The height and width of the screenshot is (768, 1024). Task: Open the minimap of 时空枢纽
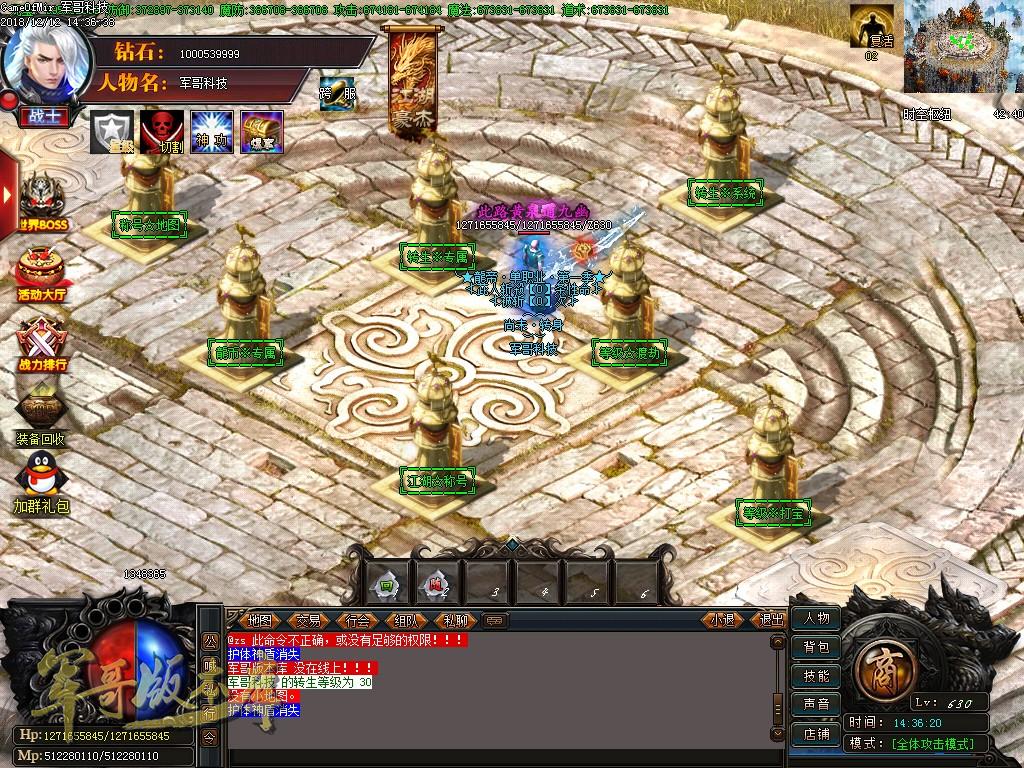tap(963, 47)
